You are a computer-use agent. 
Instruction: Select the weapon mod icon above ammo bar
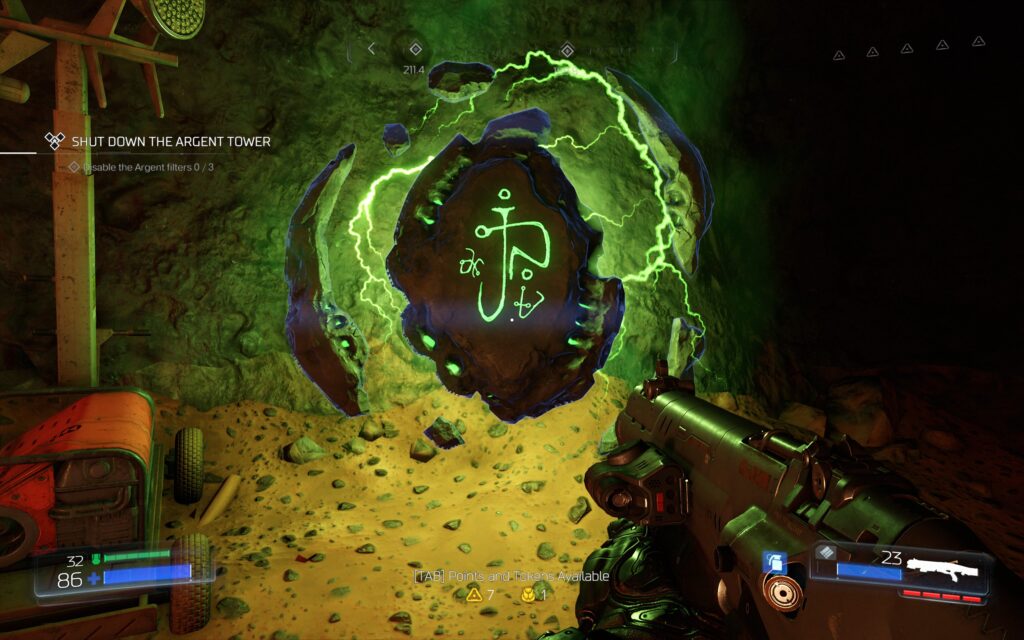tap(828, 552)
